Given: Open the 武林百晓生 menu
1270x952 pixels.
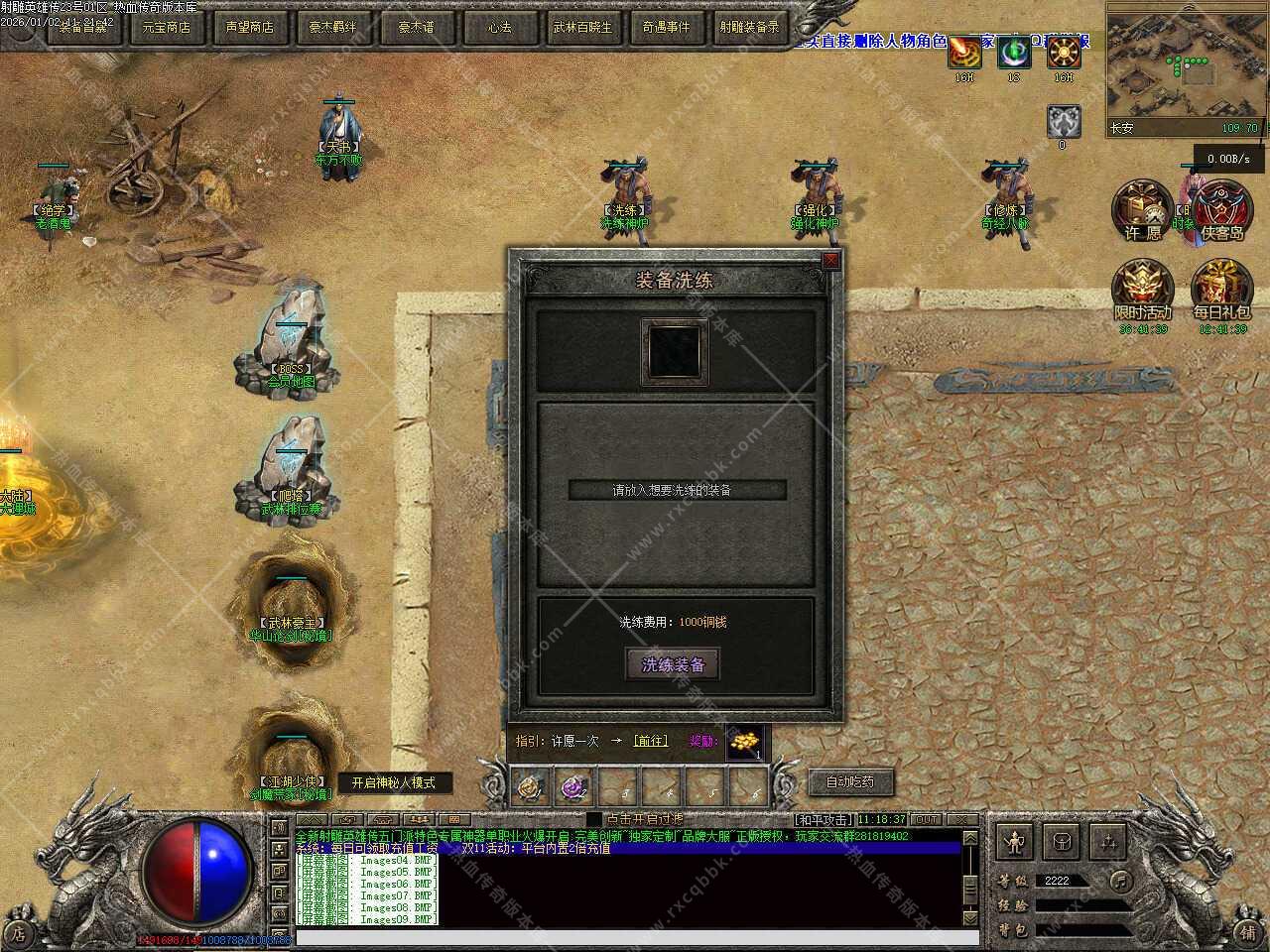Looking at the screenshot, I should click(582, 27).
